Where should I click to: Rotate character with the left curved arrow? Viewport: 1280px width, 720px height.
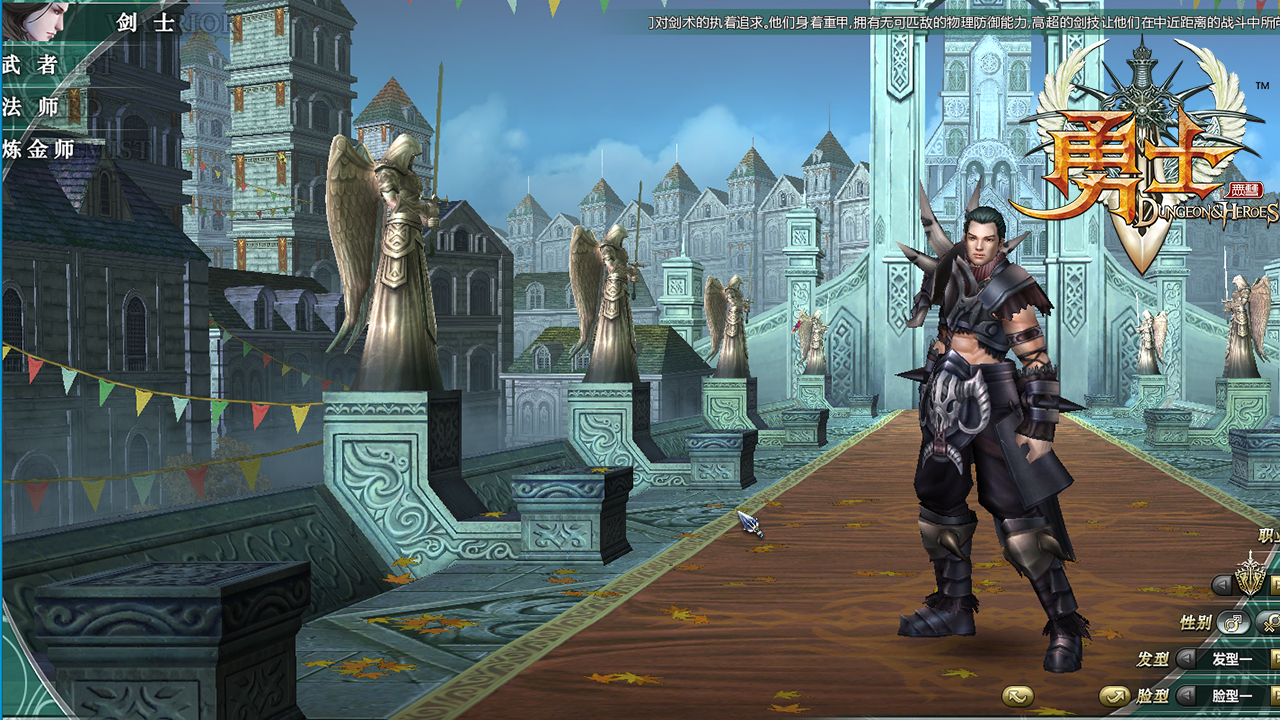1018,696
